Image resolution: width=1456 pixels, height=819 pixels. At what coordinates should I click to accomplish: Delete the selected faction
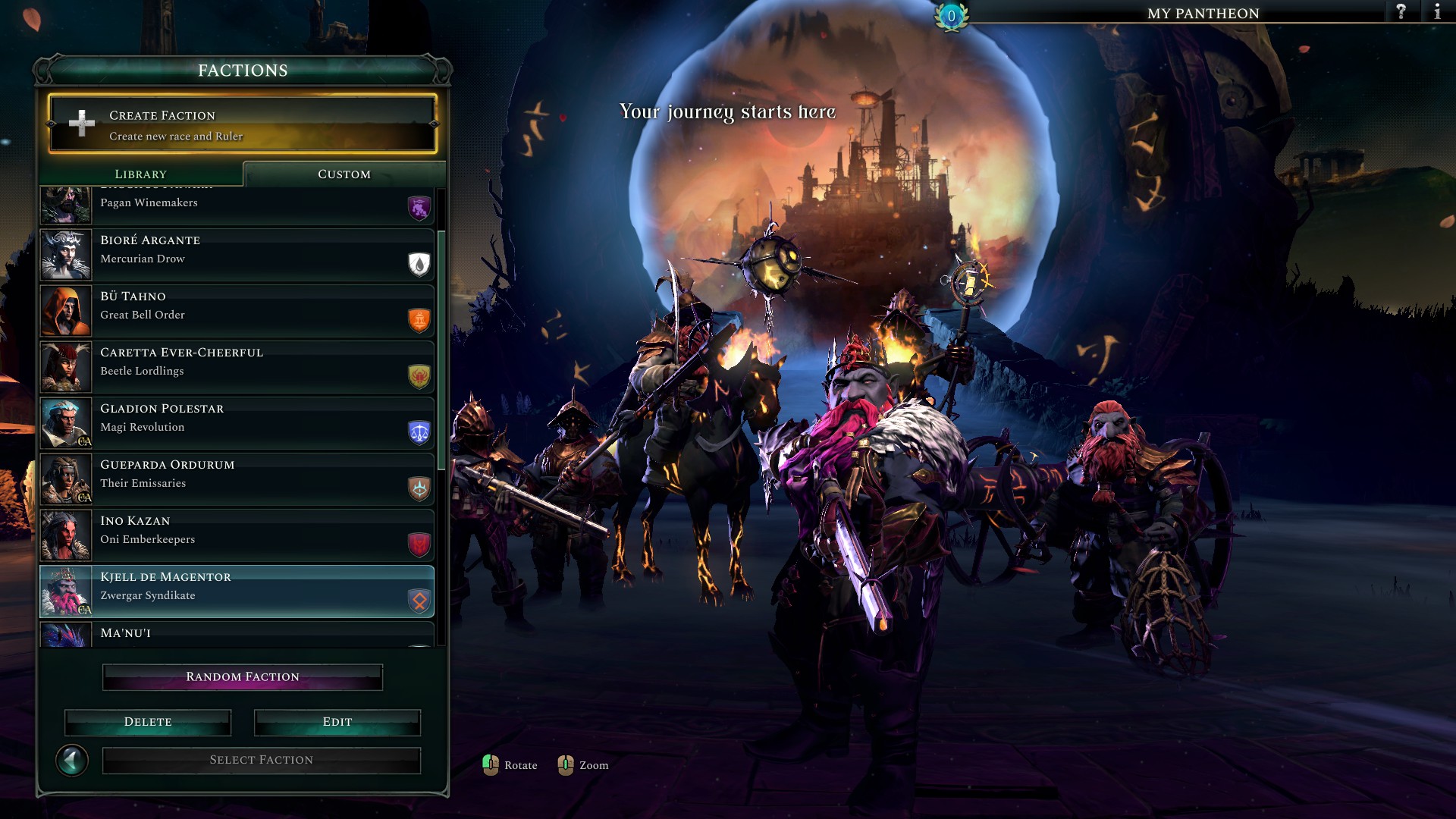pos(148,722)
